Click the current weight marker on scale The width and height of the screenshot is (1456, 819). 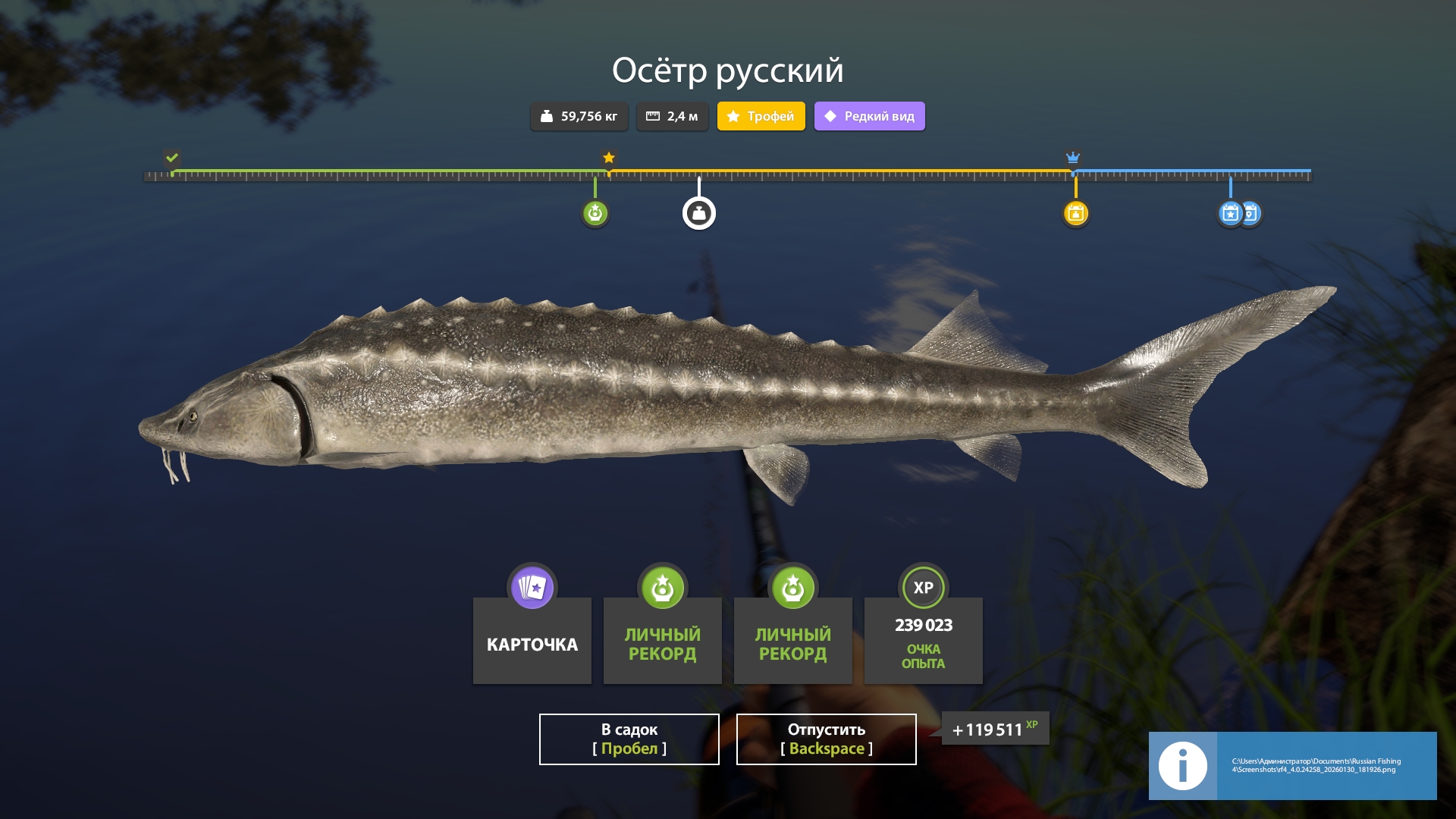coord(698,213)
